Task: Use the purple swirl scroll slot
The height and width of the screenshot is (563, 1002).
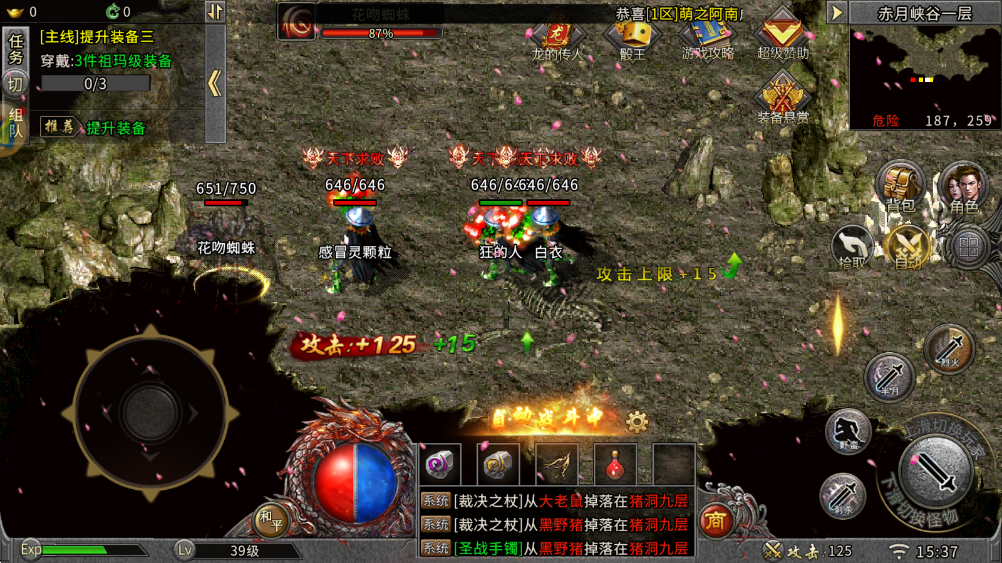Action: tap(440, 464)
